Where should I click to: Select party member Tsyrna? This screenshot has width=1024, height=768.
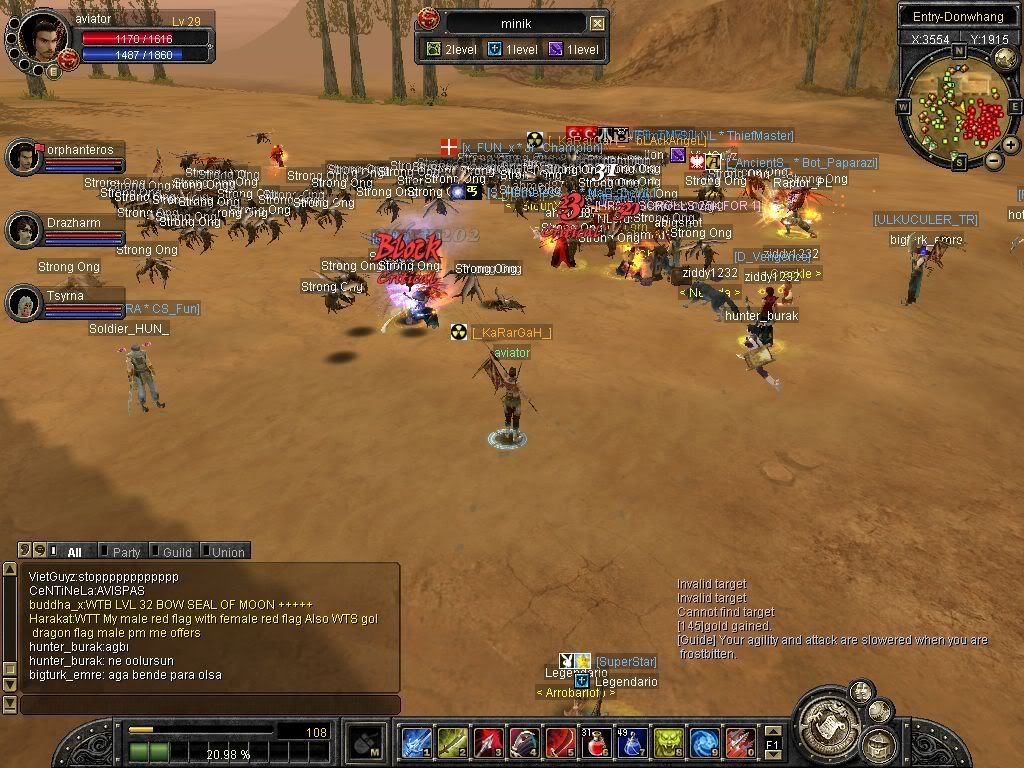[25, 302]
